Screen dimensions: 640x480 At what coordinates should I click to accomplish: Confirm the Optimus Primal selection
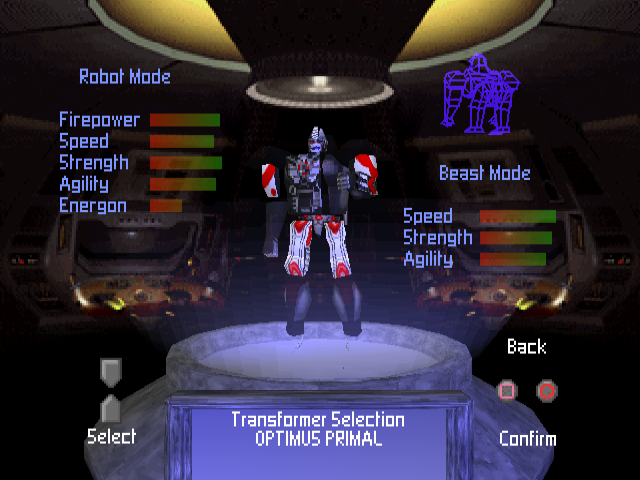click(528, 438)
